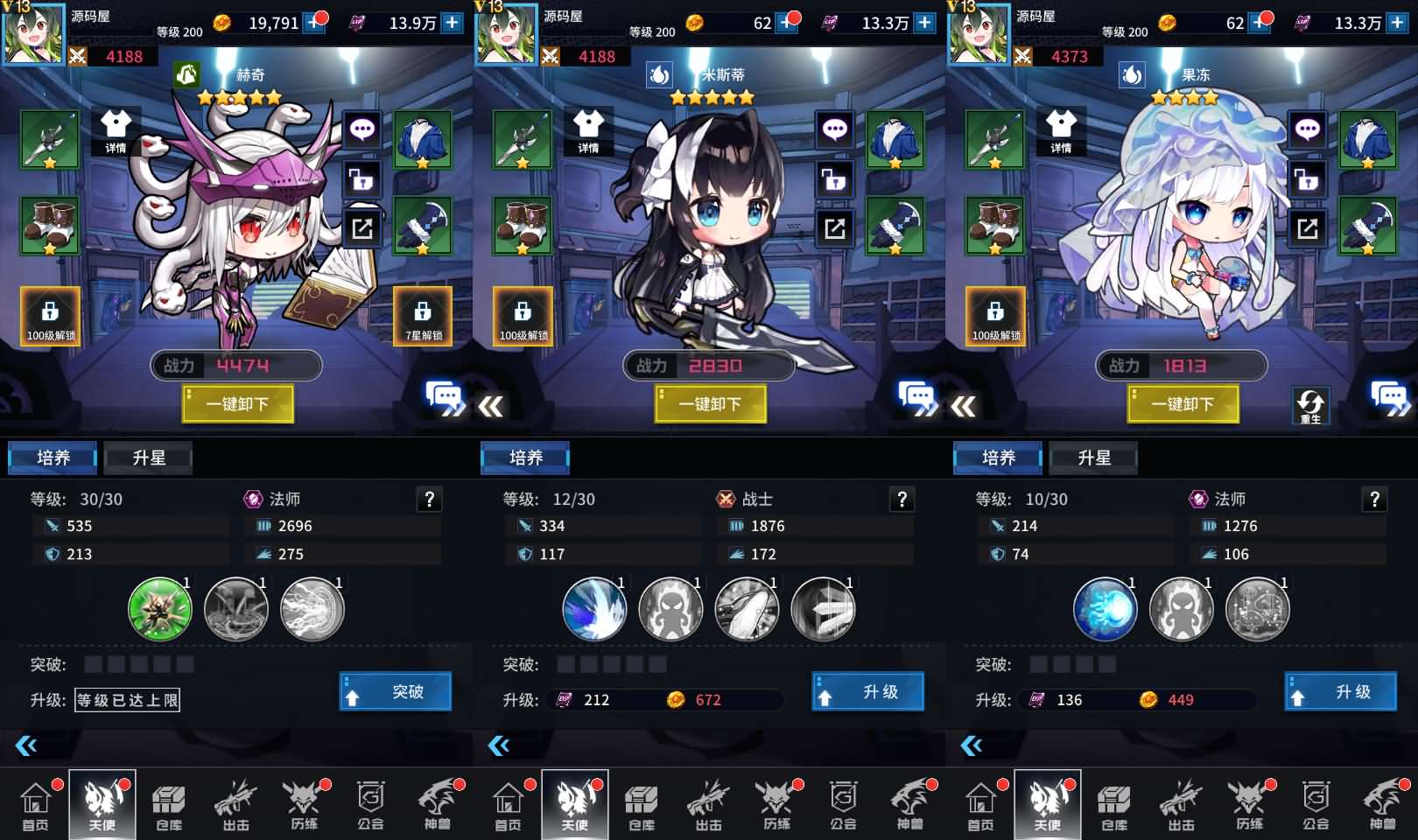
Task: Switch to the 升星 tab on 赫奇's panel
Action: (x=147, y=458)
